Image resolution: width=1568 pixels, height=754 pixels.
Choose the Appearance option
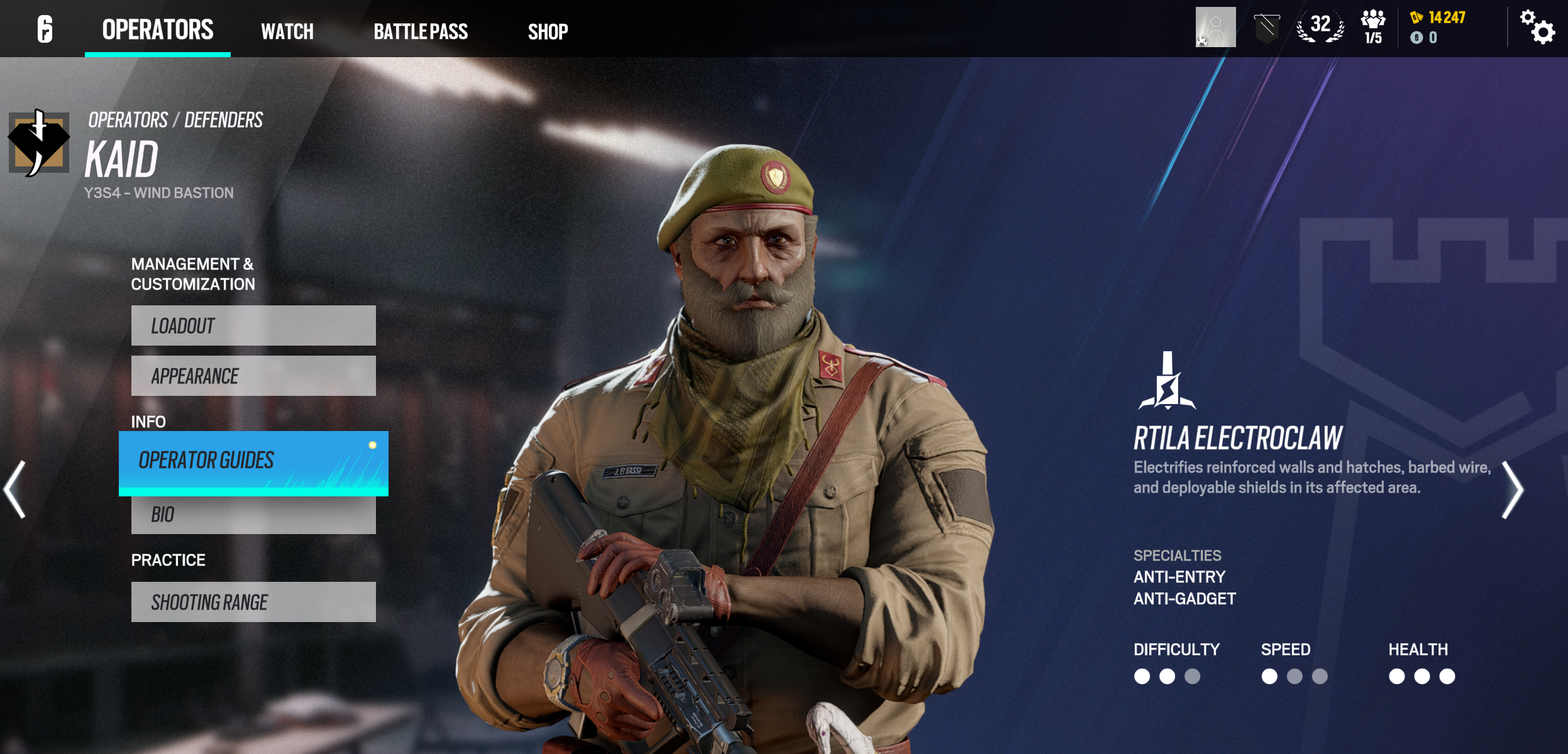pos(253,376)
